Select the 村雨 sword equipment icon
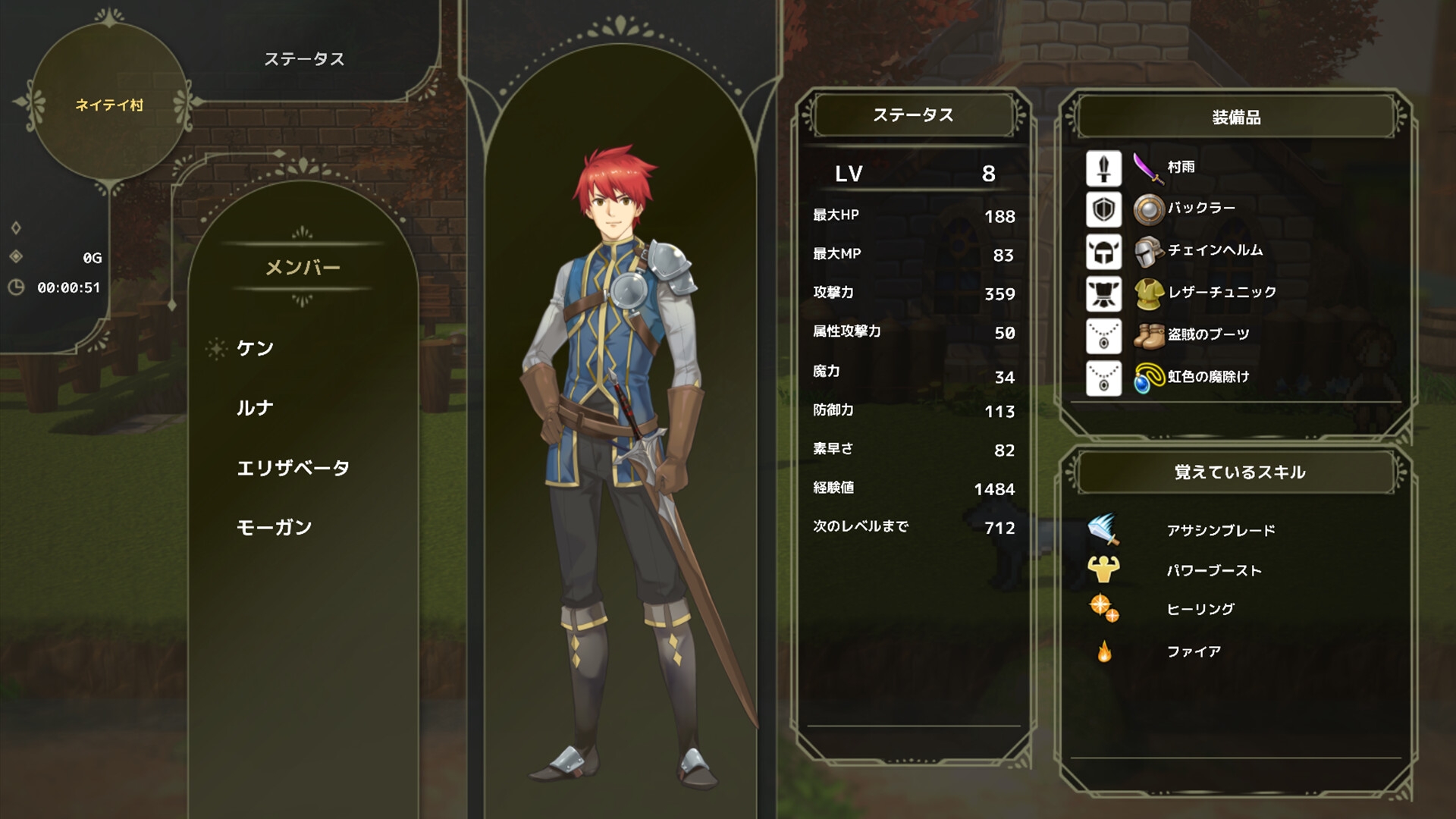Viewport: 1456px width, 819px height. pos(1147,168)
